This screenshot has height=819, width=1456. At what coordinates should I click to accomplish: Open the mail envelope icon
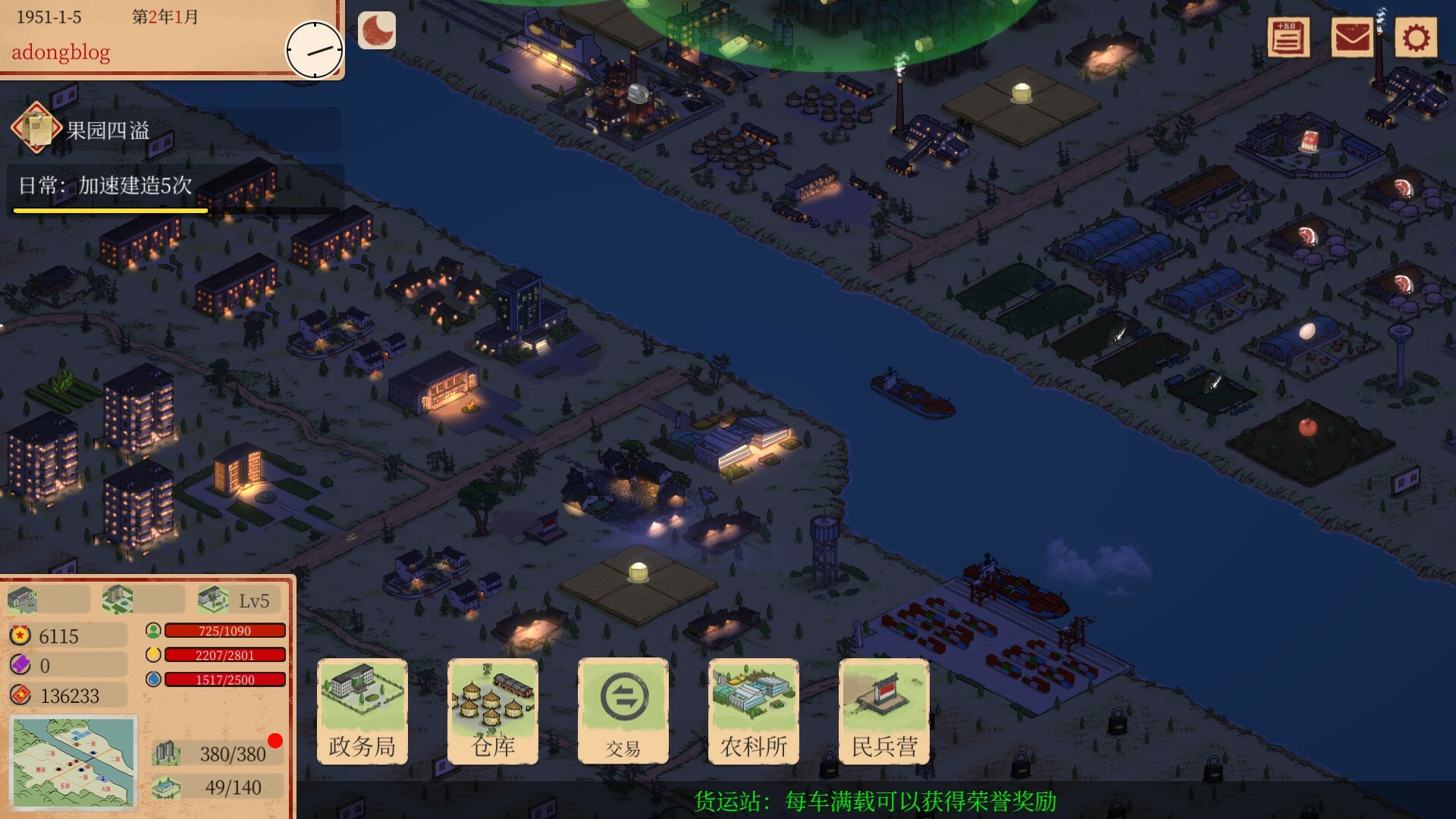1352,38
